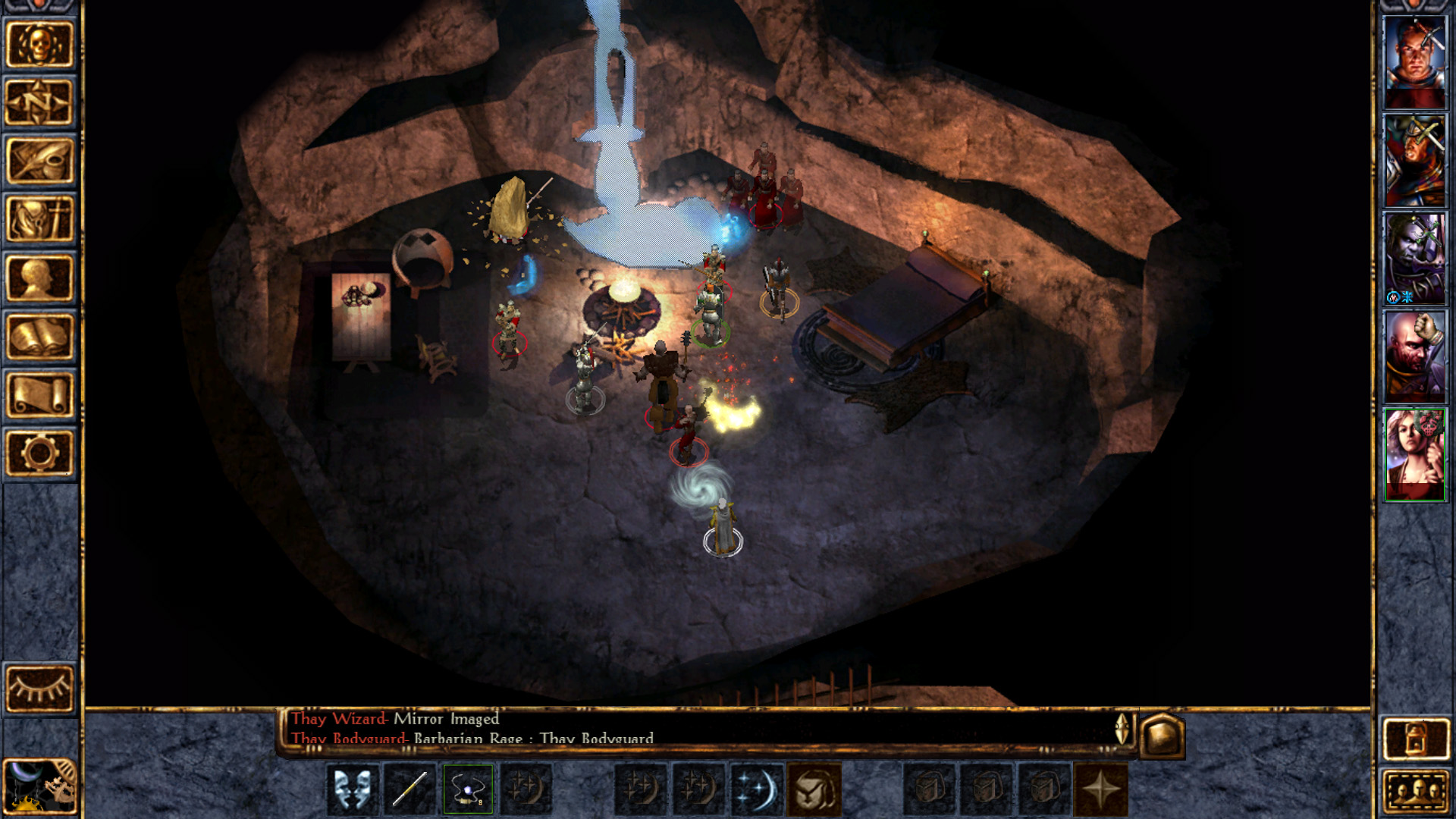Show the character record bust icon
The width and height of the screenshot is (1456, 819).
coord(39,278)
